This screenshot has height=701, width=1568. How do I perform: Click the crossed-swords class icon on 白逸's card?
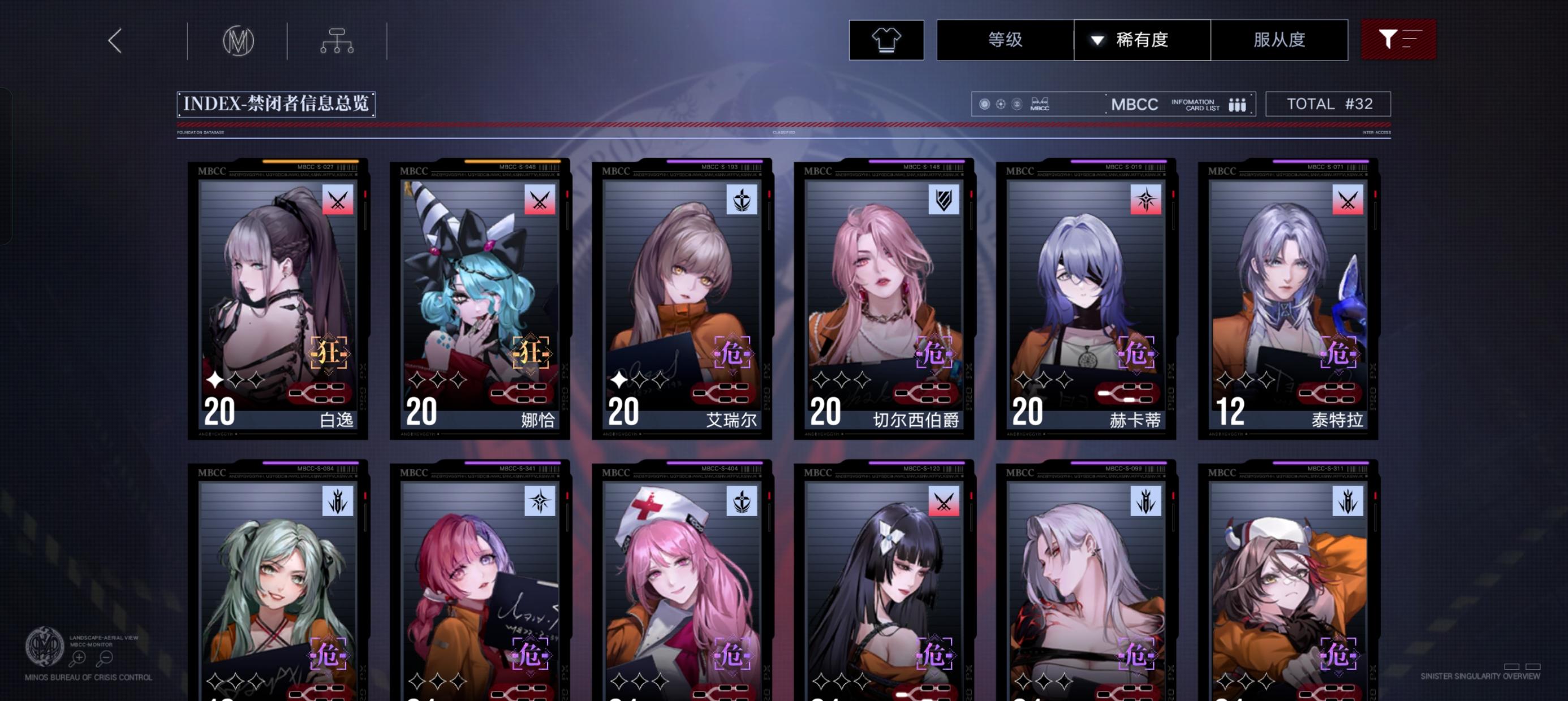[338, 201]
